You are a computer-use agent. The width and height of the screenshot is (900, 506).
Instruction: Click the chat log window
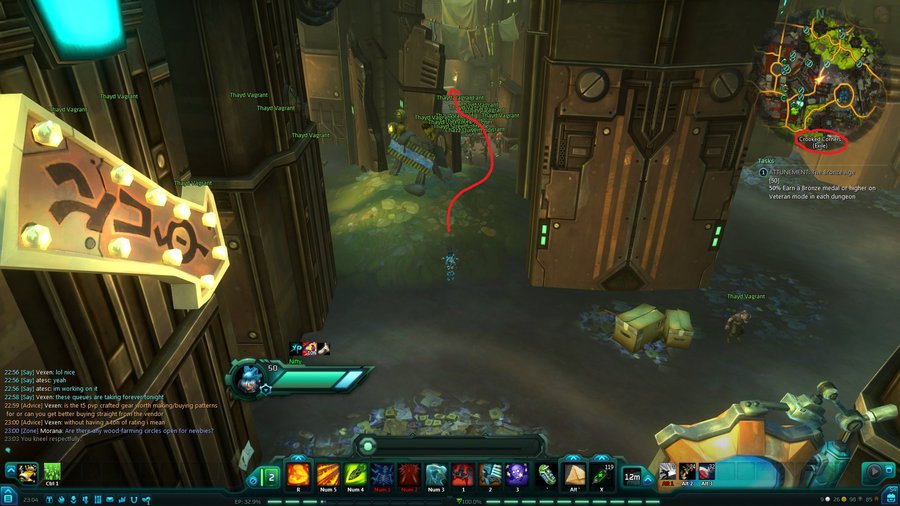click(110, 402)
